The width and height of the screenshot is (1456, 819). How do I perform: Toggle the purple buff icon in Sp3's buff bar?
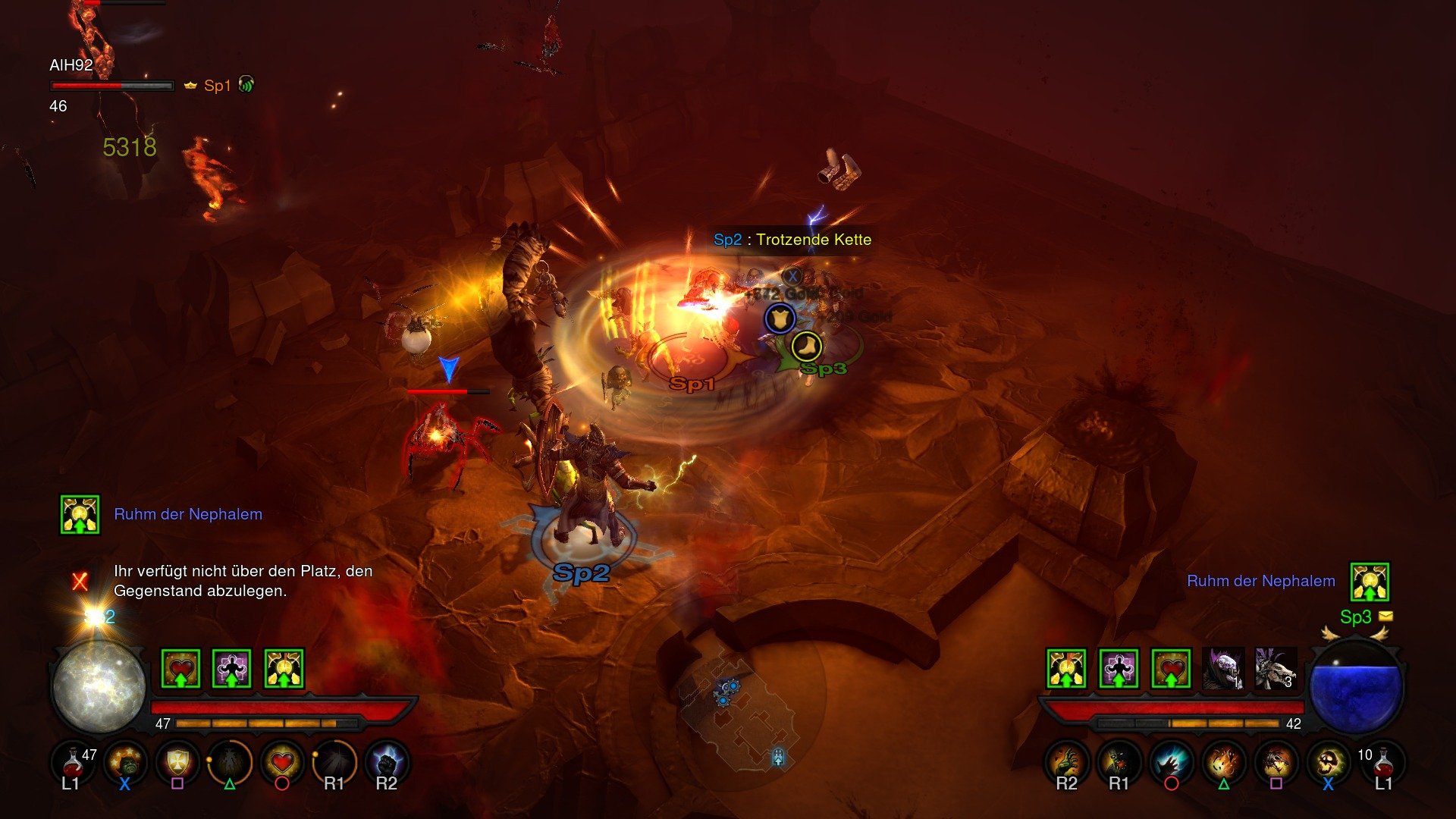[1119, 667]
